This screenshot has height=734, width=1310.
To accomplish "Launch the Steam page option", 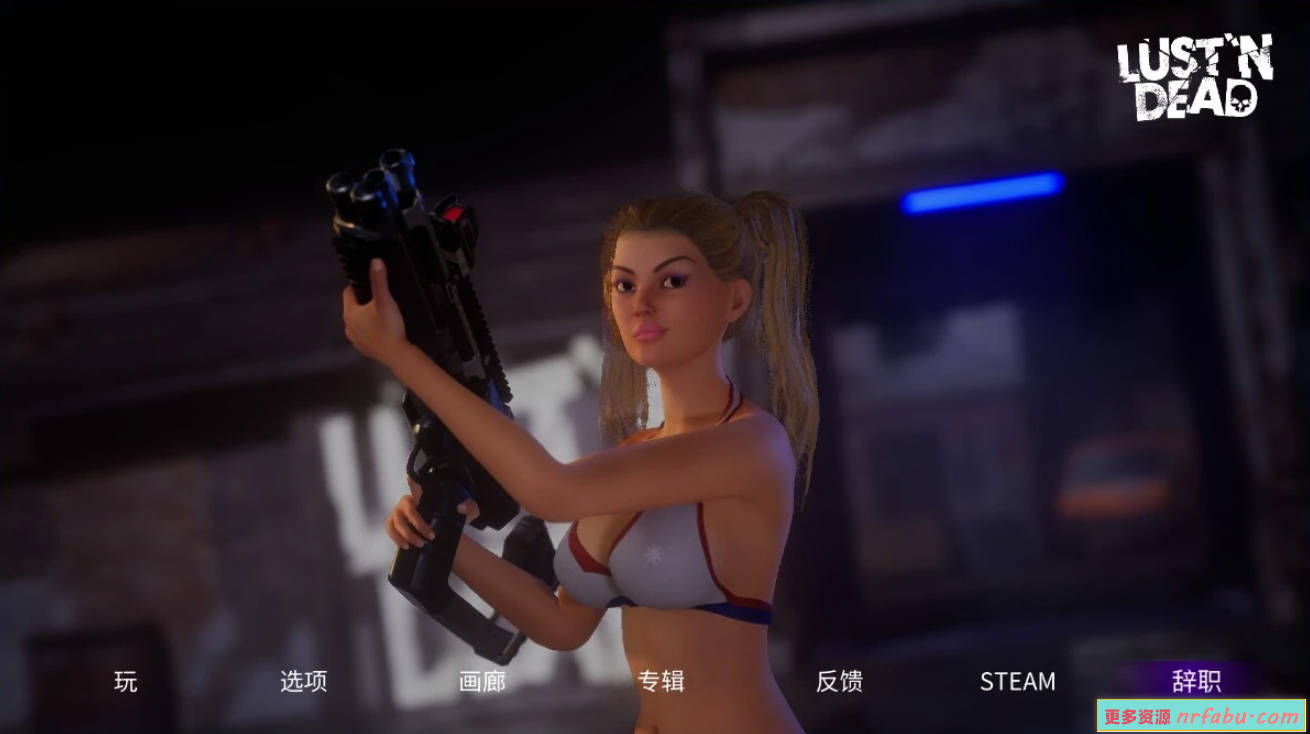I will coord(1017,681).
